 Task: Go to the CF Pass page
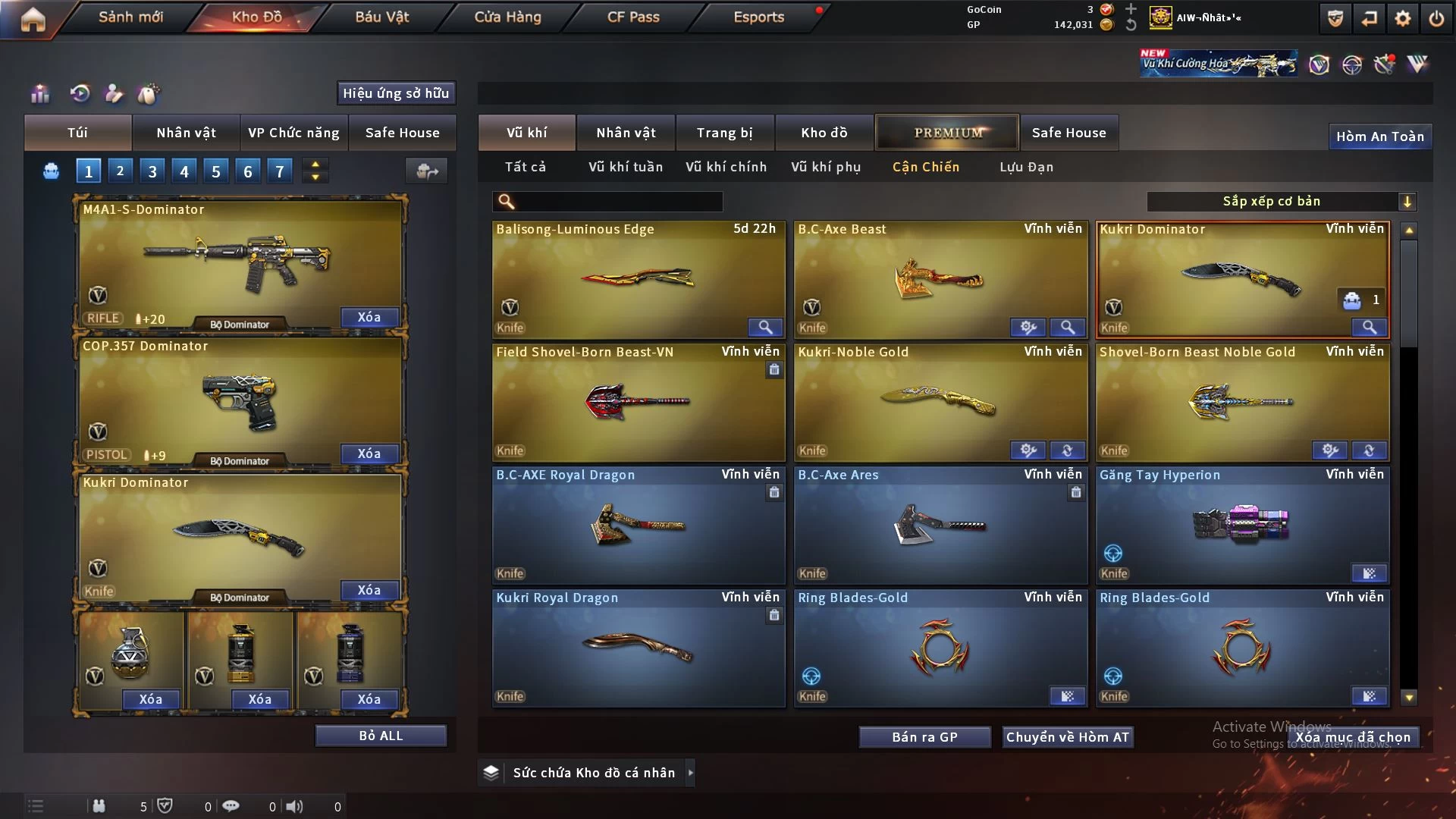pos(633,17)
